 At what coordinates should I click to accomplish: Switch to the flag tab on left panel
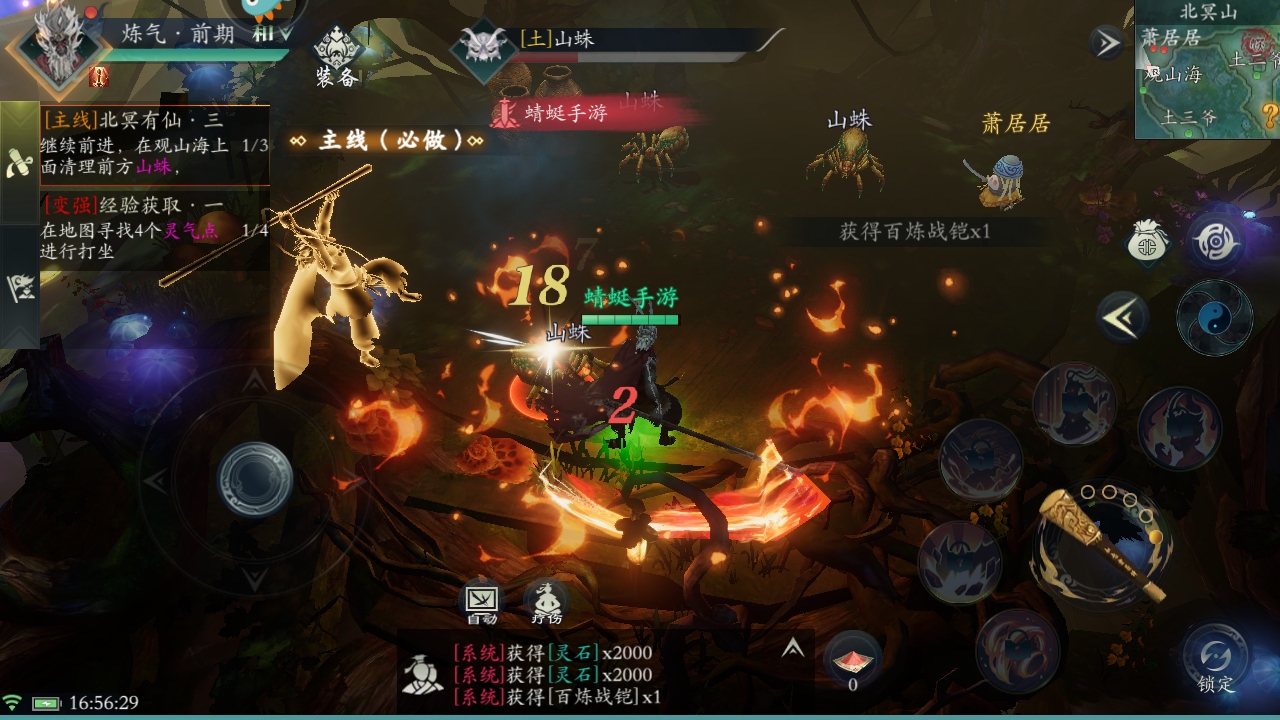coord(19,287)
